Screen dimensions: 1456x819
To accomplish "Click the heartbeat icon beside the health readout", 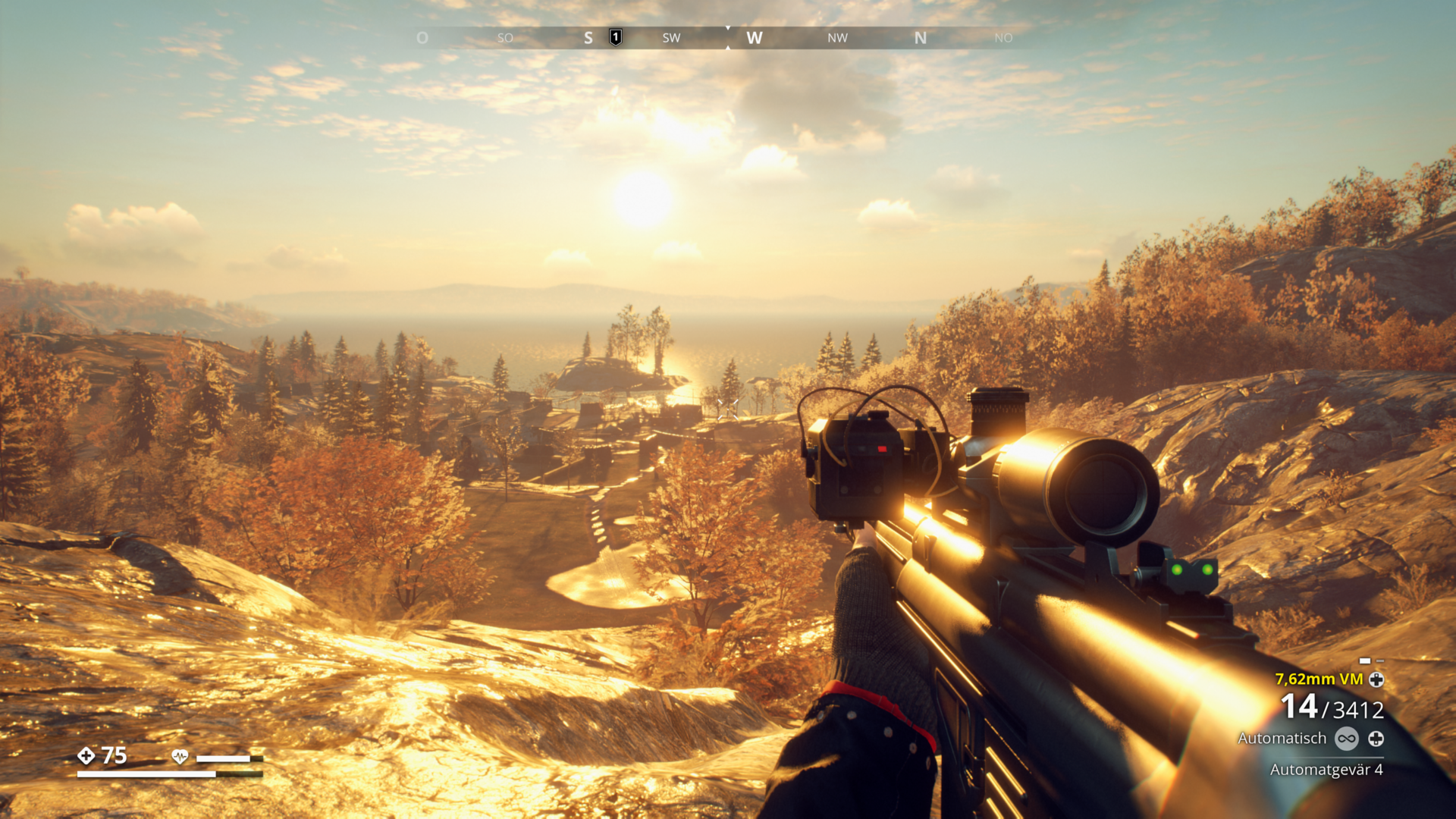I will pos(180,756).
